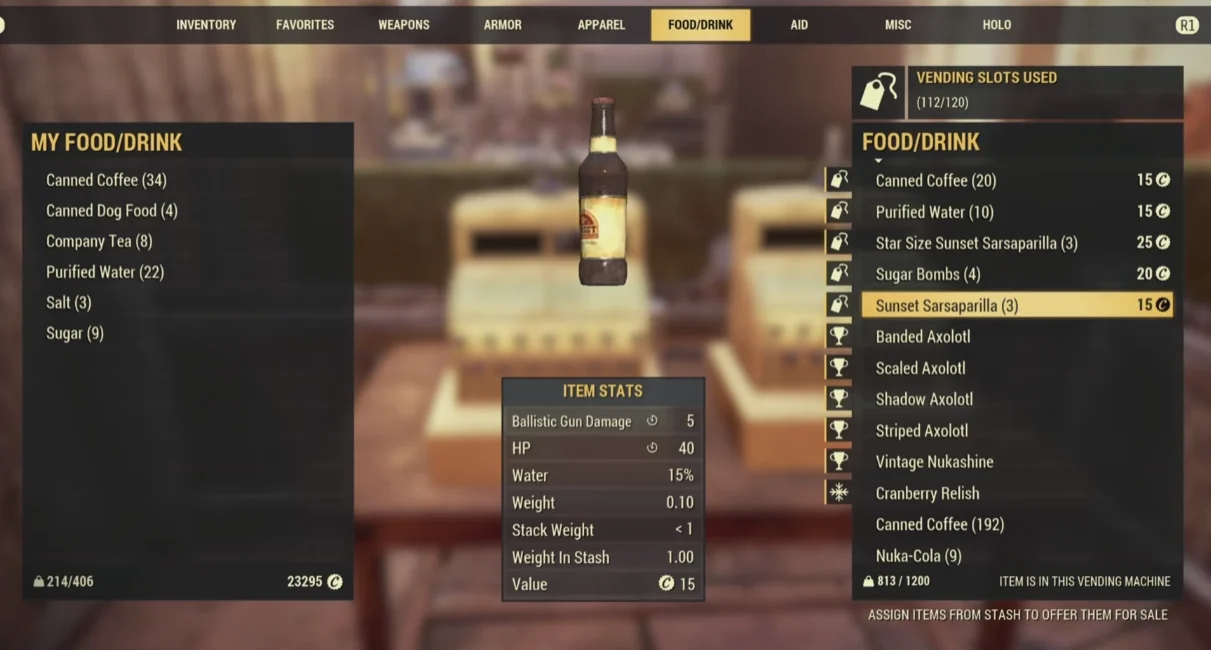
Task: Select Cranberry Relish in the stash list
Action: 927,493
